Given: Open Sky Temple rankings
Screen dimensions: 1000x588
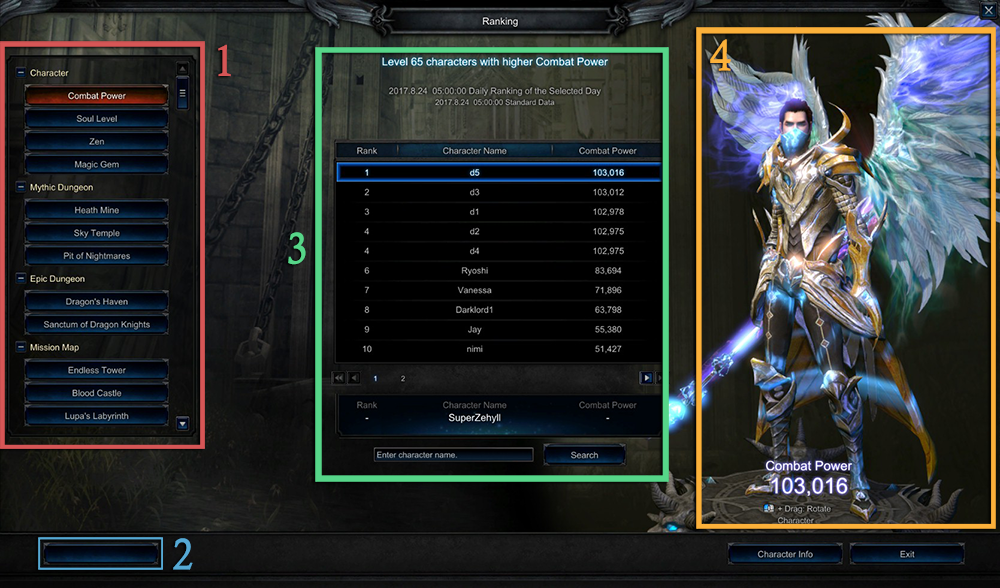Looking at the screenshot, I should tap(97, 233).
